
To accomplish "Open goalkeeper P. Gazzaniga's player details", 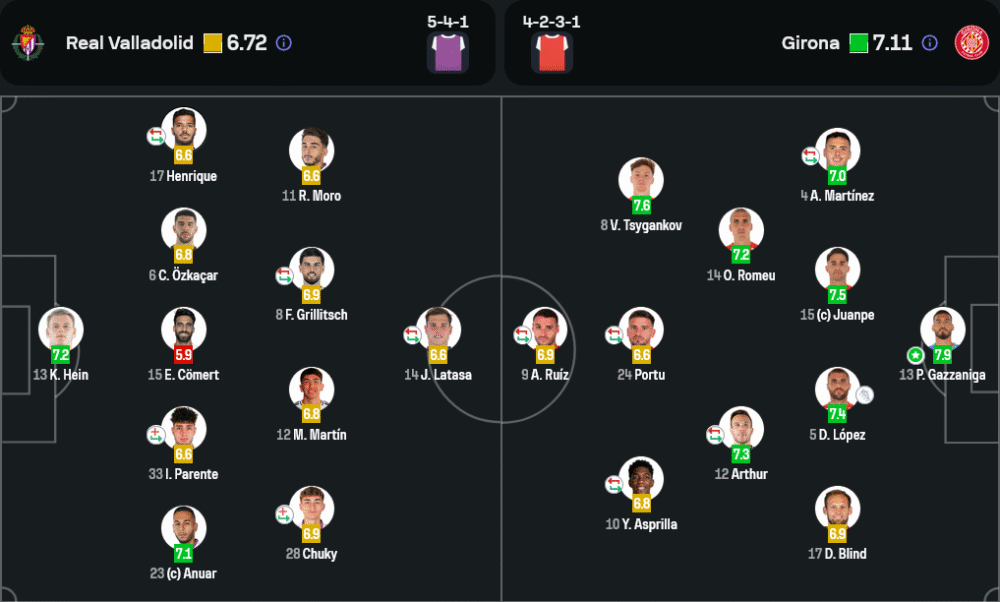I will [943, 329].
